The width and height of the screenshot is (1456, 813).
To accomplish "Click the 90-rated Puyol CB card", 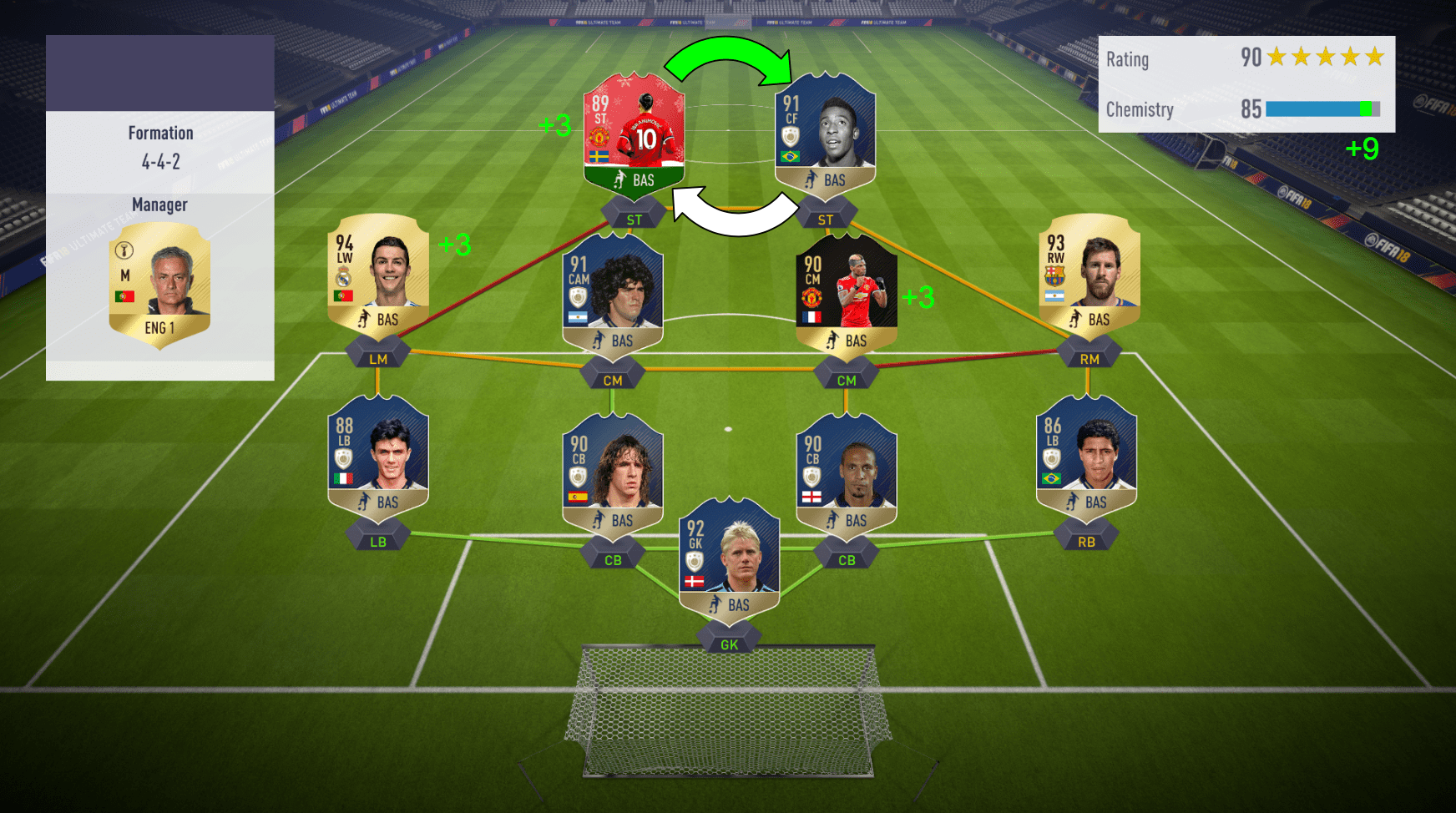I will pos(614,472).
